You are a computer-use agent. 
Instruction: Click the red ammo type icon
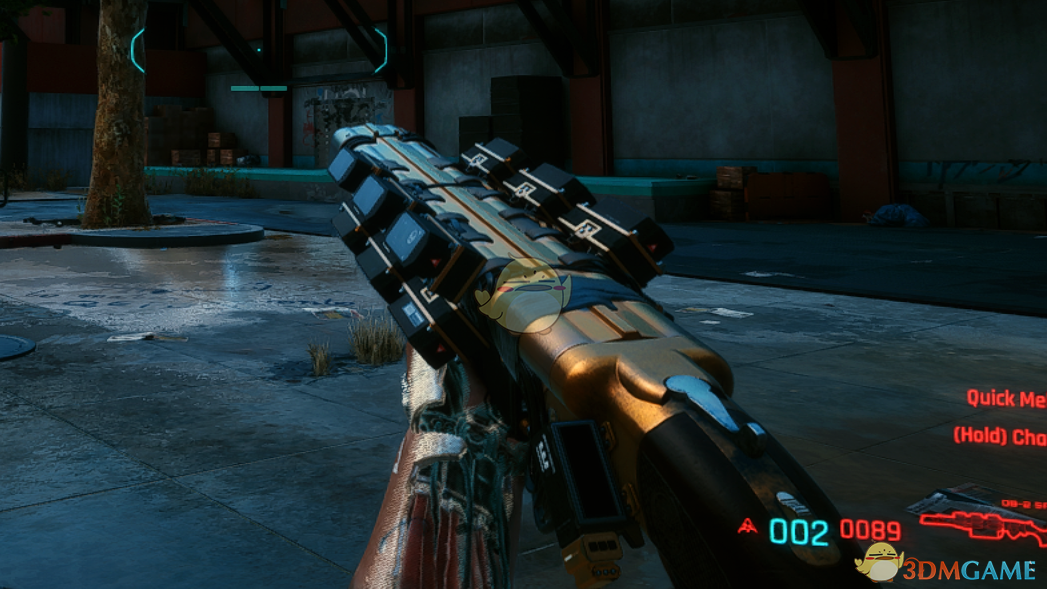tap(747, 527)
